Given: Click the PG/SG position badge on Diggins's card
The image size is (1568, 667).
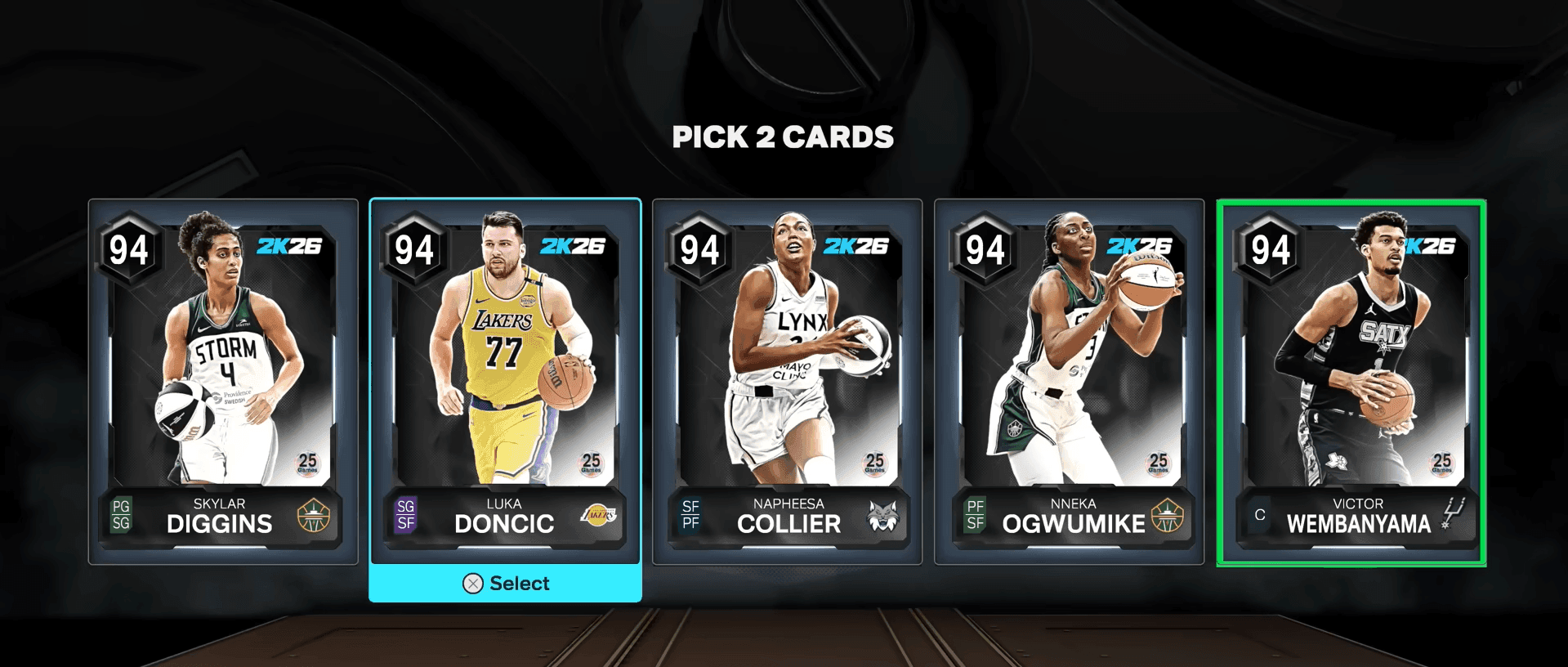Looking at the screenshot, I should click(x=121, y=514).
